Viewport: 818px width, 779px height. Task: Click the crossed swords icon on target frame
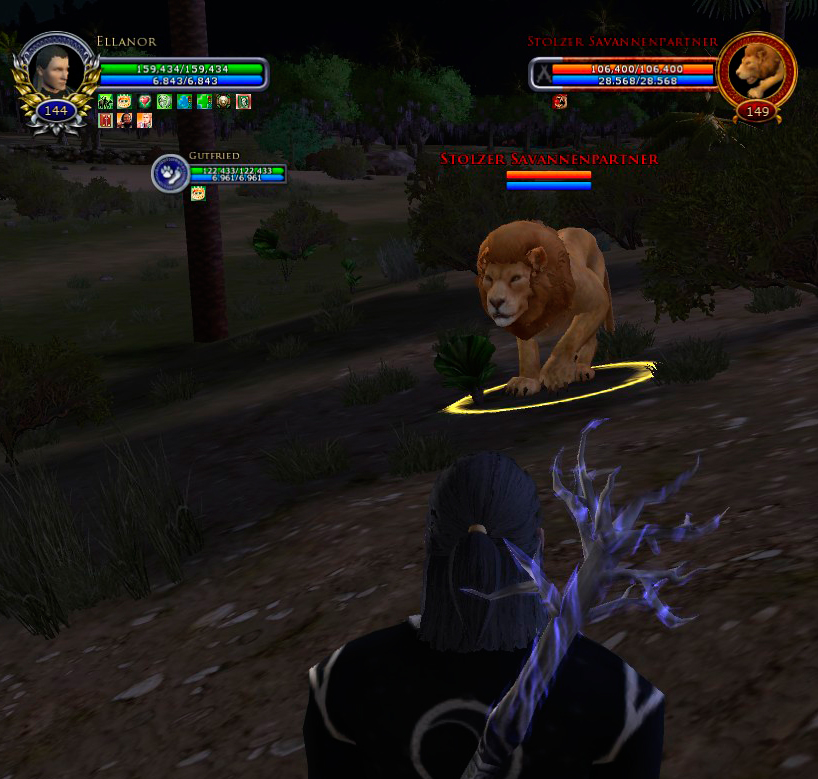point(542,74)
